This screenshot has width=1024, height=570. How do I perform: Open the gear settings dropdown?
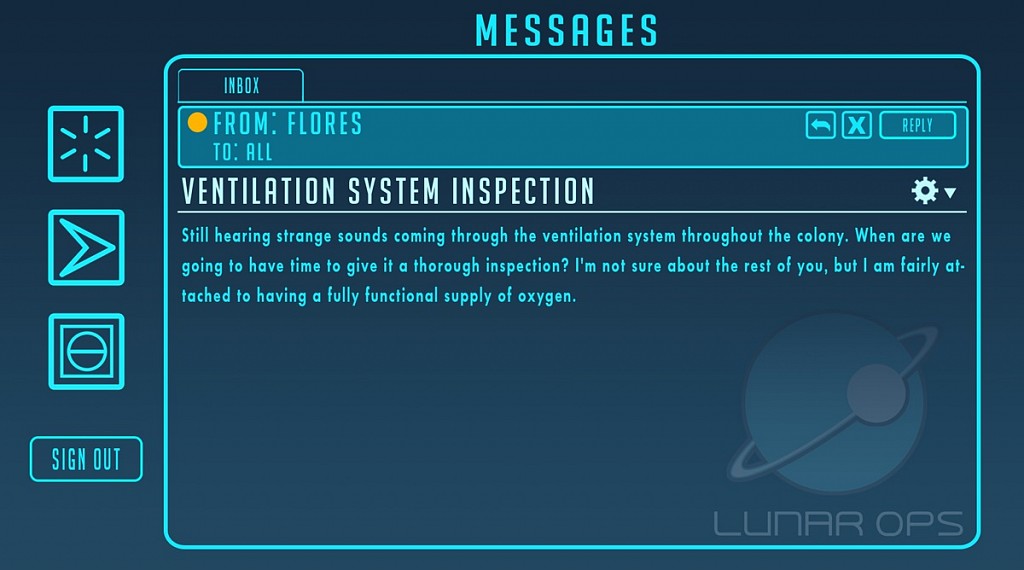(x=933, y=191)
